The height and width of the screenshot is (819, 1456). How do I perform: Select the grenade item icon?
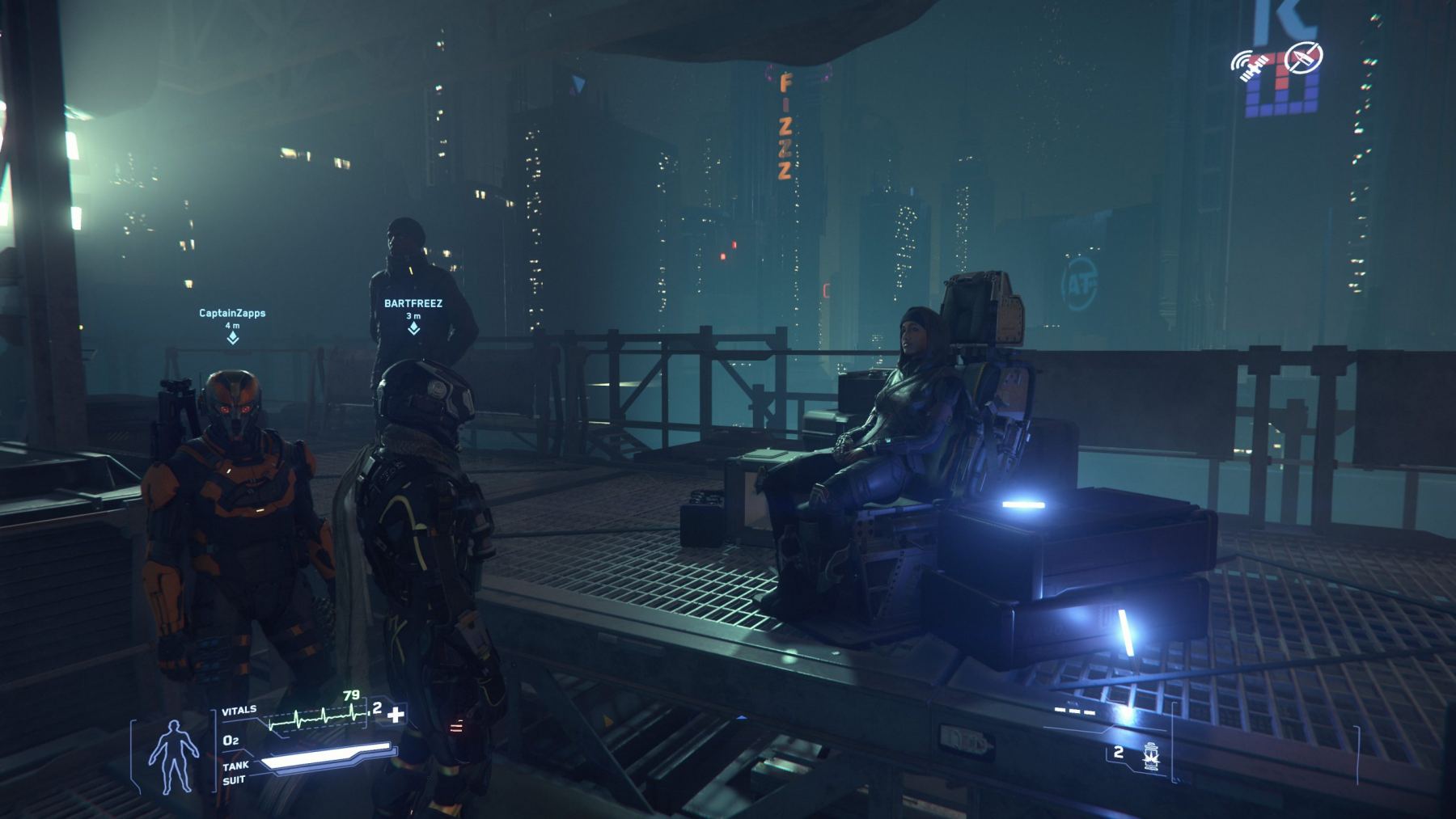(1150, 755)
